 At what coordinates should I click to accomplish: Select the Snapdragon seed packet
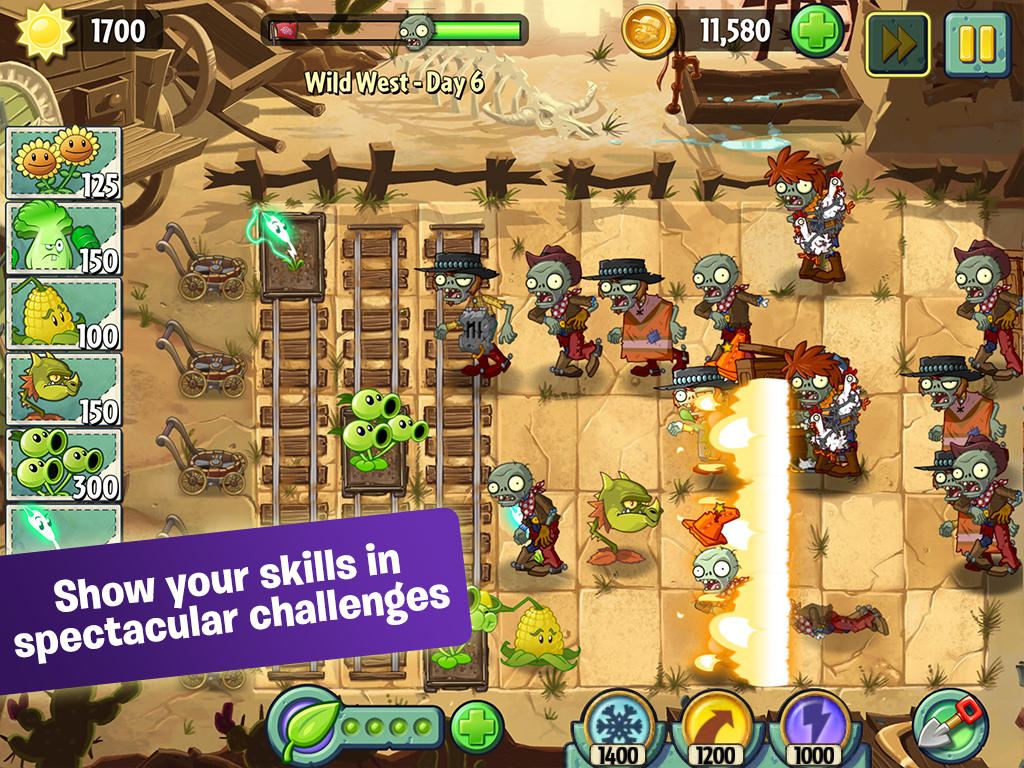coord(64,389)
